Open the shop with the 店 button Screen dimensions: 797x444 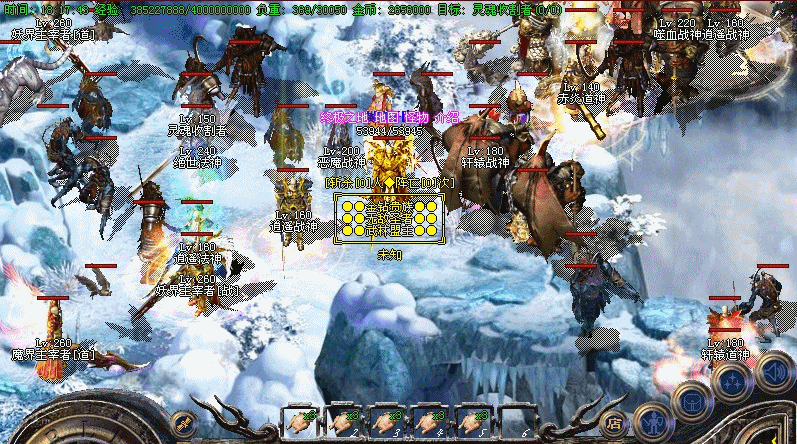pos(615,422)
